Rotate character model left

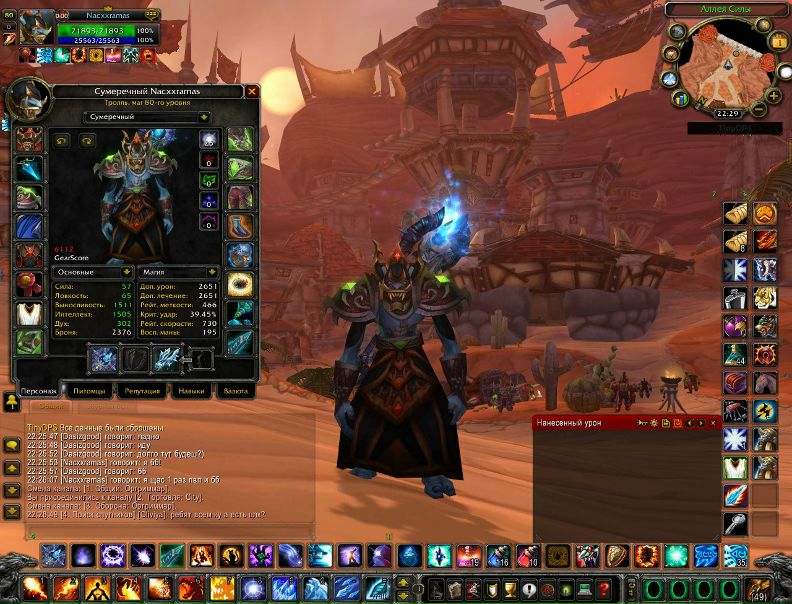pyautogui.click(x=61, y=141)
